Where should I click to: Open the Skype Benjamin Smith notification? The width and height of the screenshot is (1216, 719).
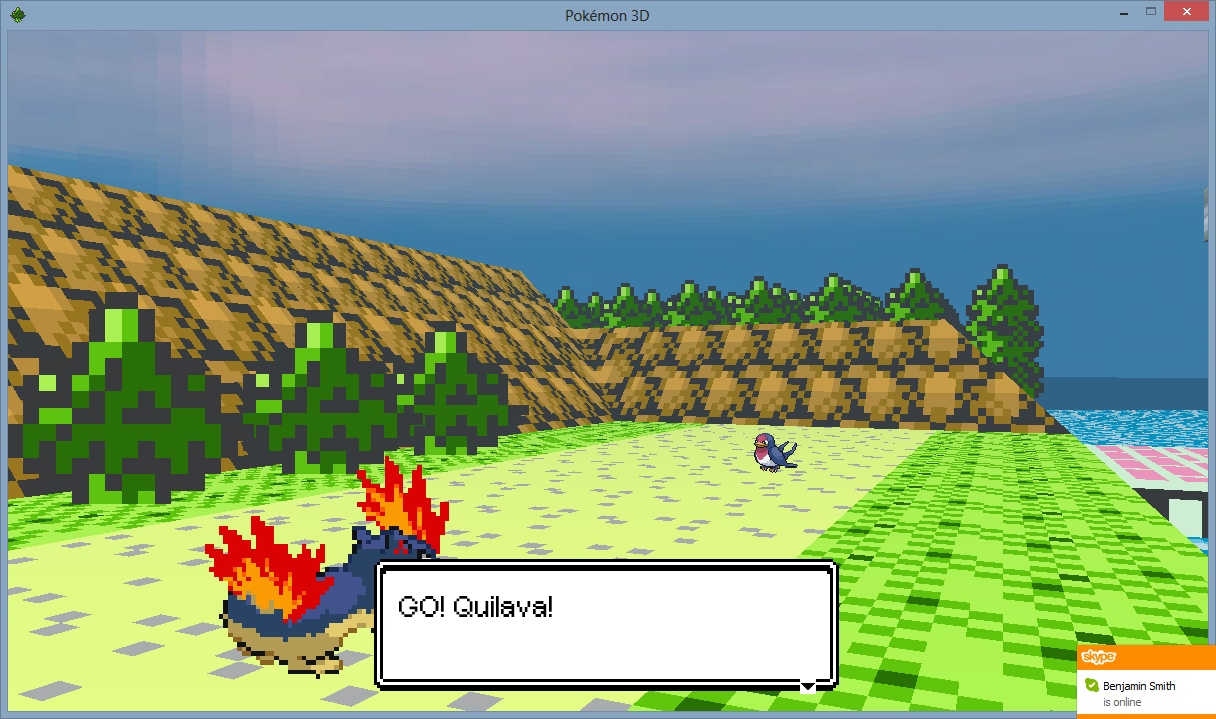pos(1146,693)
